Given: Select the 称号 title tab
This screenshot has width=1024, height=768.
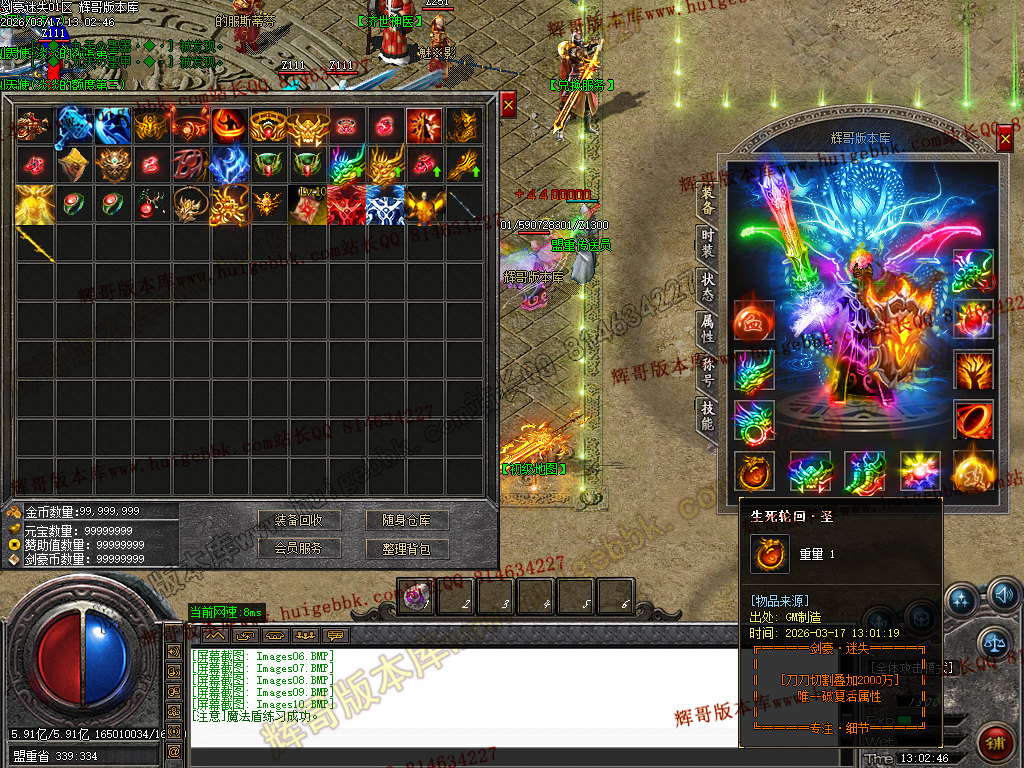Looking at the screenshot, I should 707,371.
